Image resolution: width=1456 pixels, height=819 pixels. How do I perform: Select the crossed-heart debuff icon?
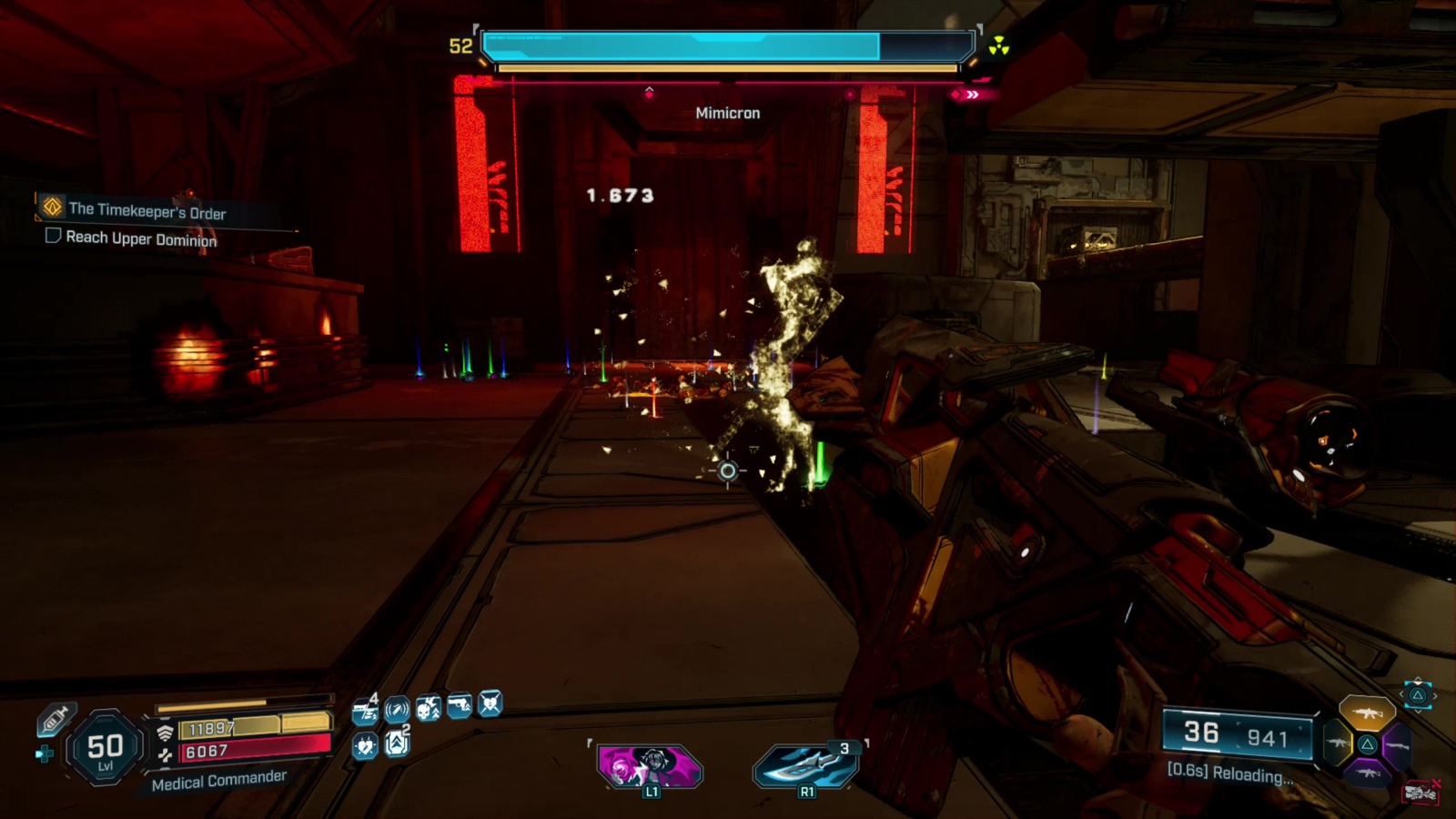pos(490,705)
